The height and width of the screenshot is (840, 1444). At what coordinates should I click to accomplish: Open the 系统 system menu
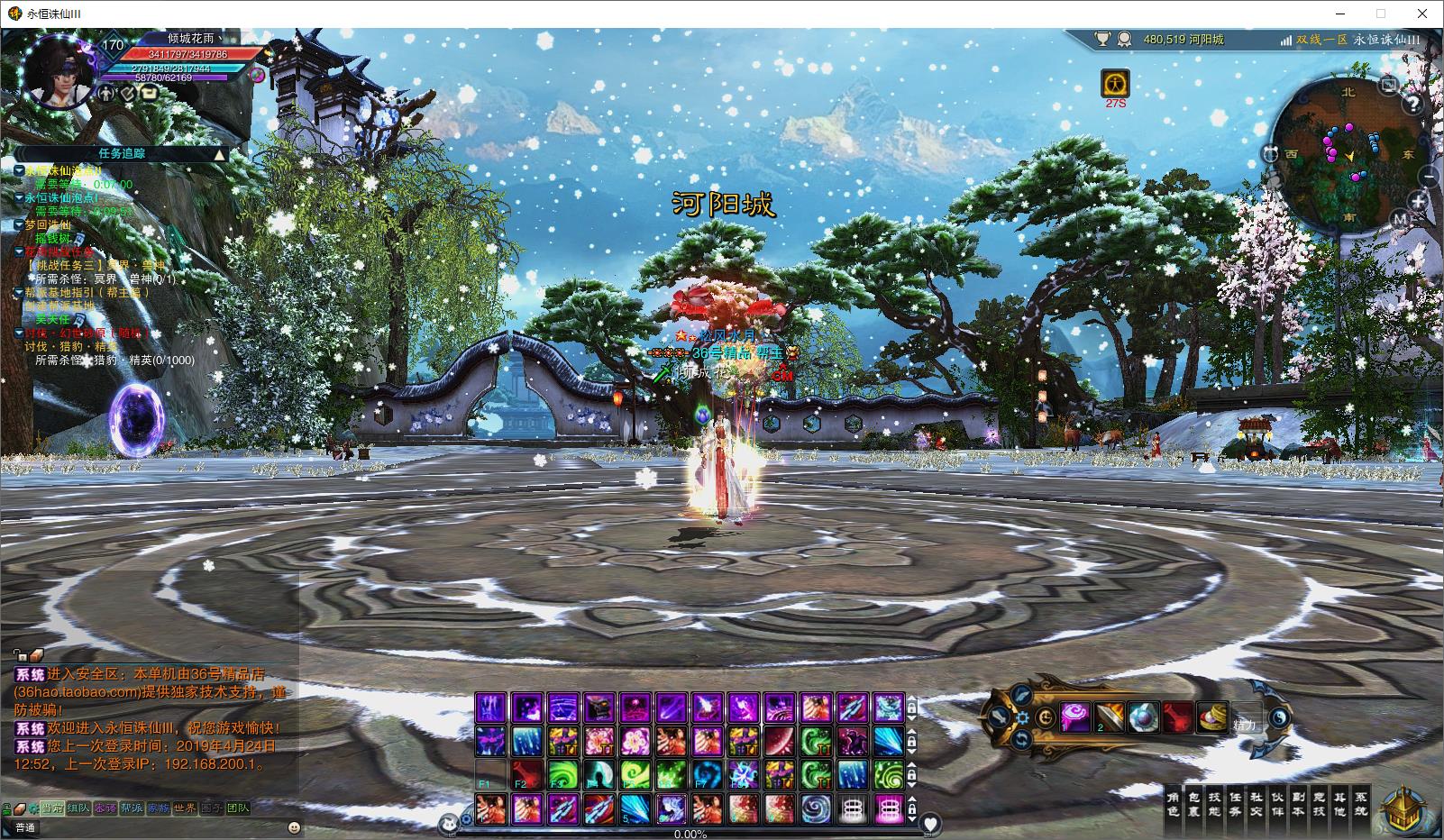pos(1360,804)
